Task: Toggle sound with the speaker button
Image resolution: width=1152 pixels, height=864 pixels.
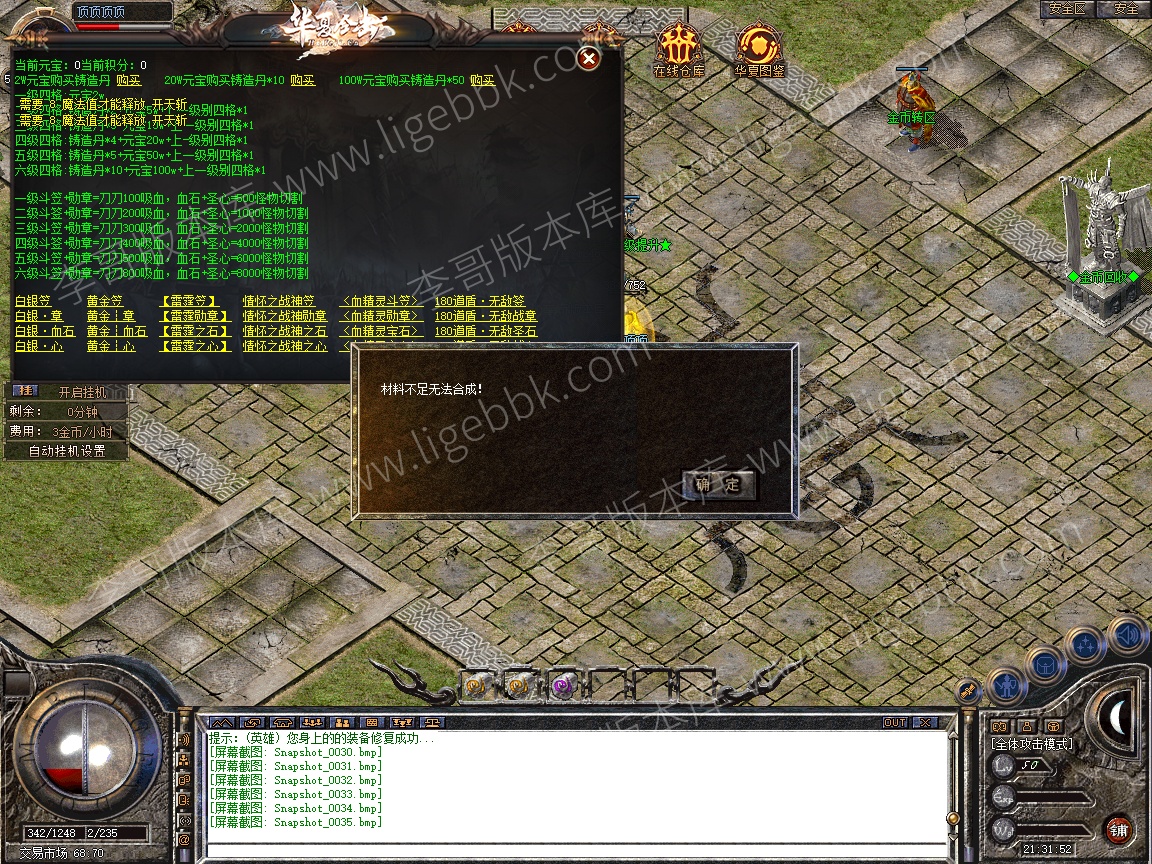Action: [1126, 635]
